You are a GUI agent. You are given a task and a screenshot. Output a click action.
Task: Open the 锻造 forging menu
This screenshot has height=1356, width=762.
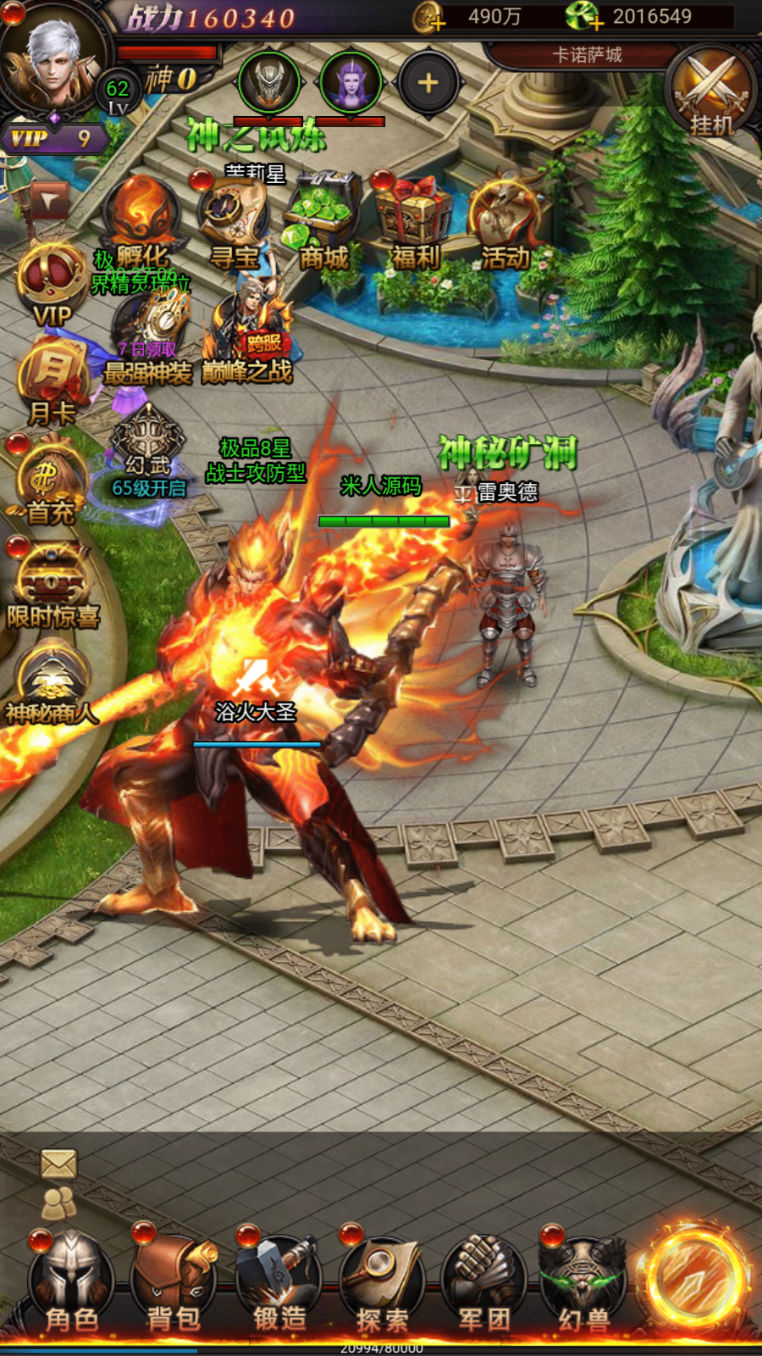[279, 1283]
